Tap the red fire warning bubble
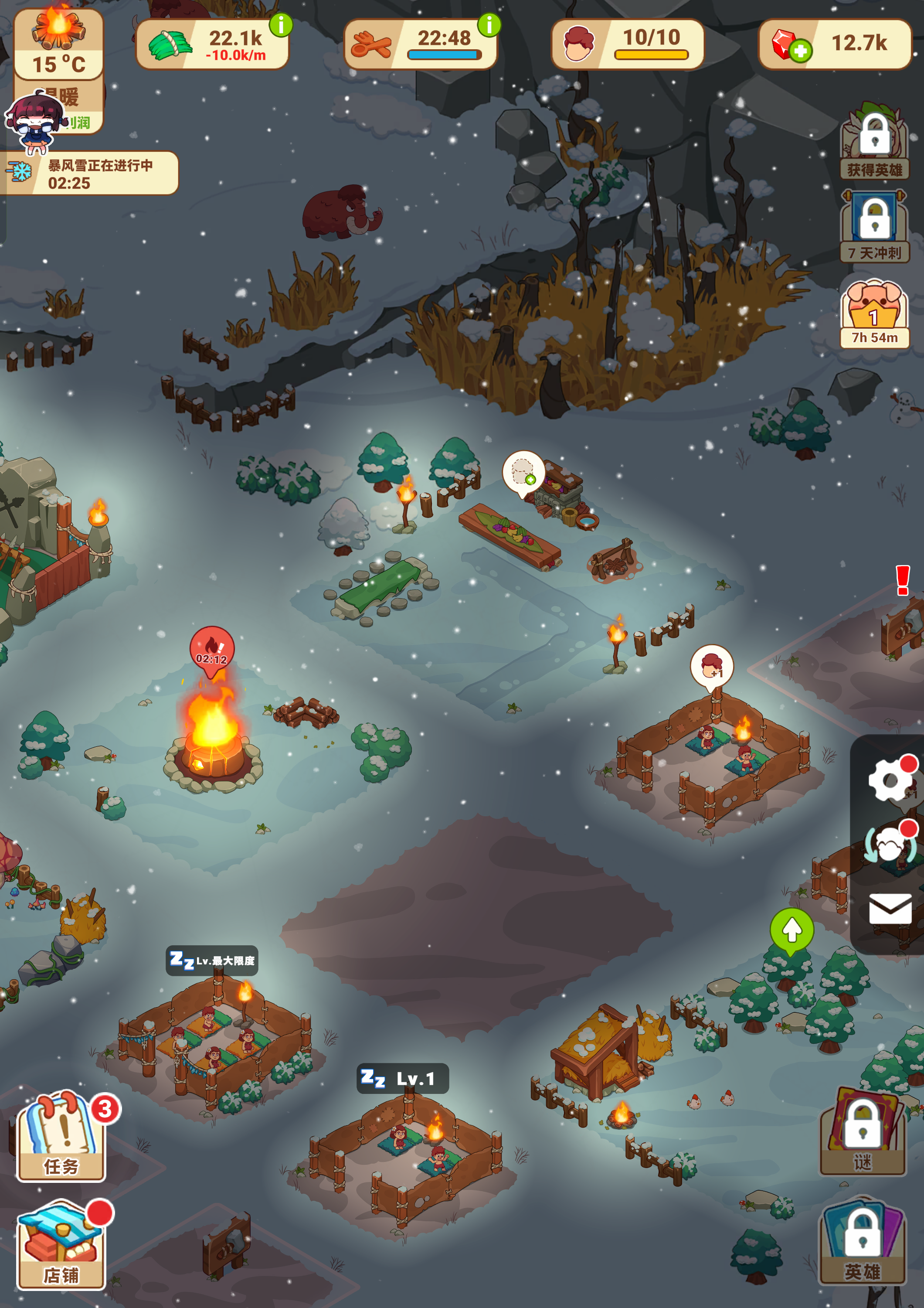 coord(212,650)
